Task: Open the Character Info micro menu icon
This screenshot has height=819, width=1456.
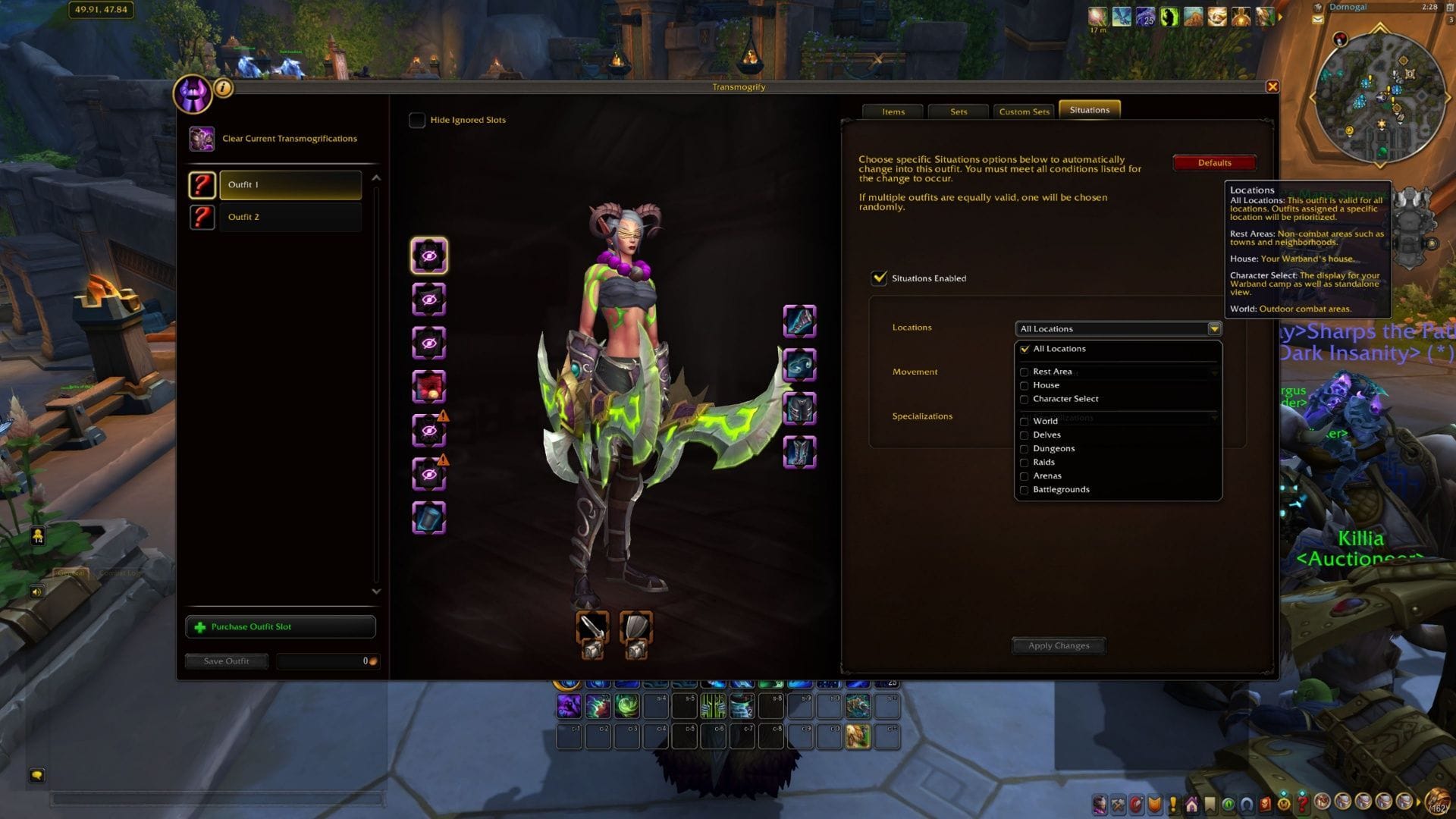Action: click(1099, 803)
